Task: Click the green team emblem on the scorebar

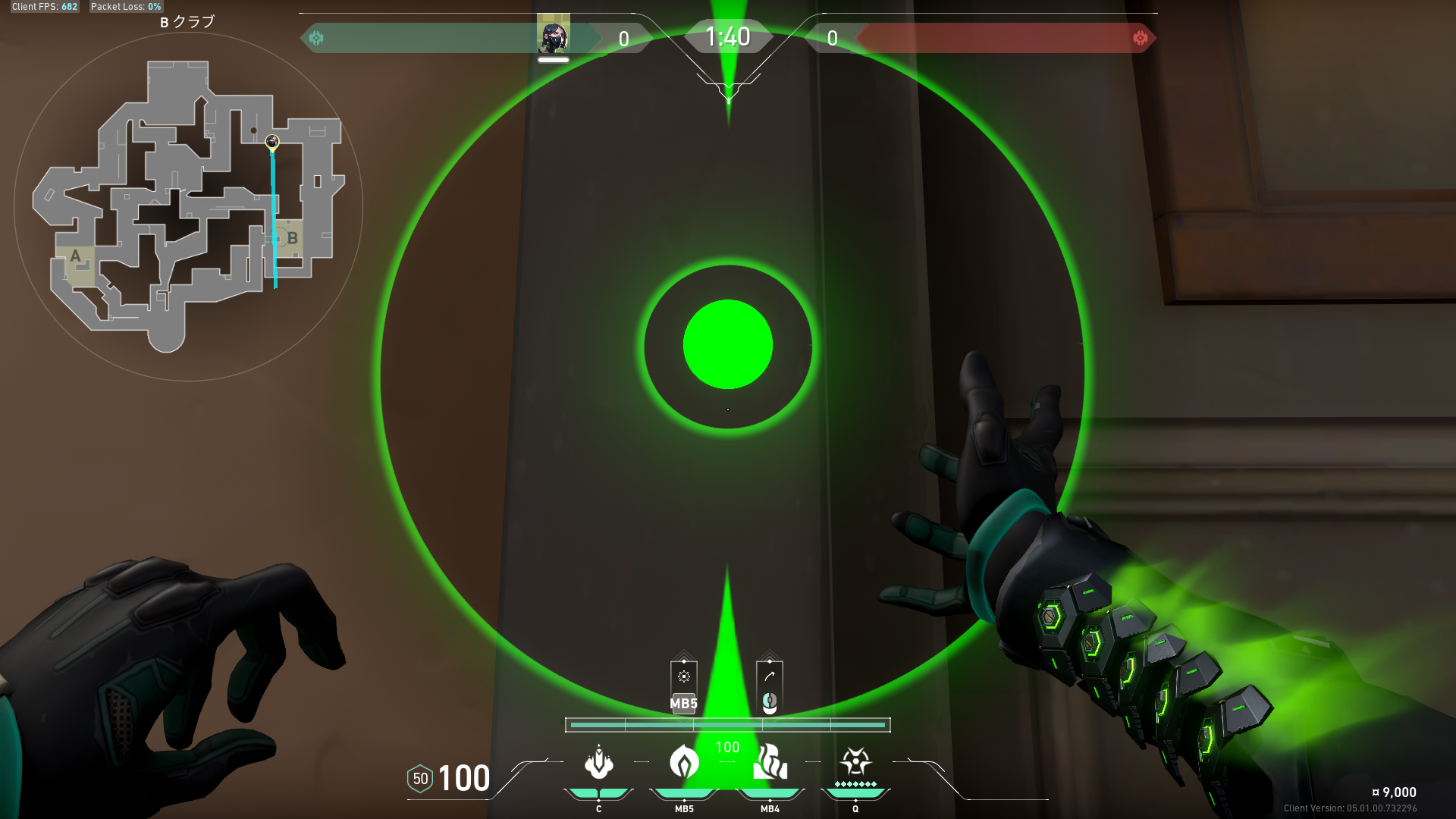Action: 316,38
